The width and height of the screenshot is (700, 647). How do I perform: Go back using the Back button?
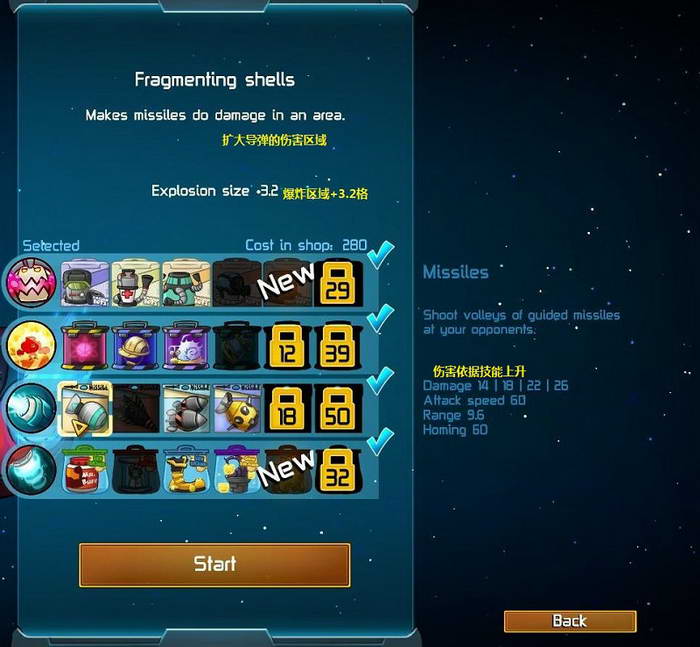pos(569,621)
